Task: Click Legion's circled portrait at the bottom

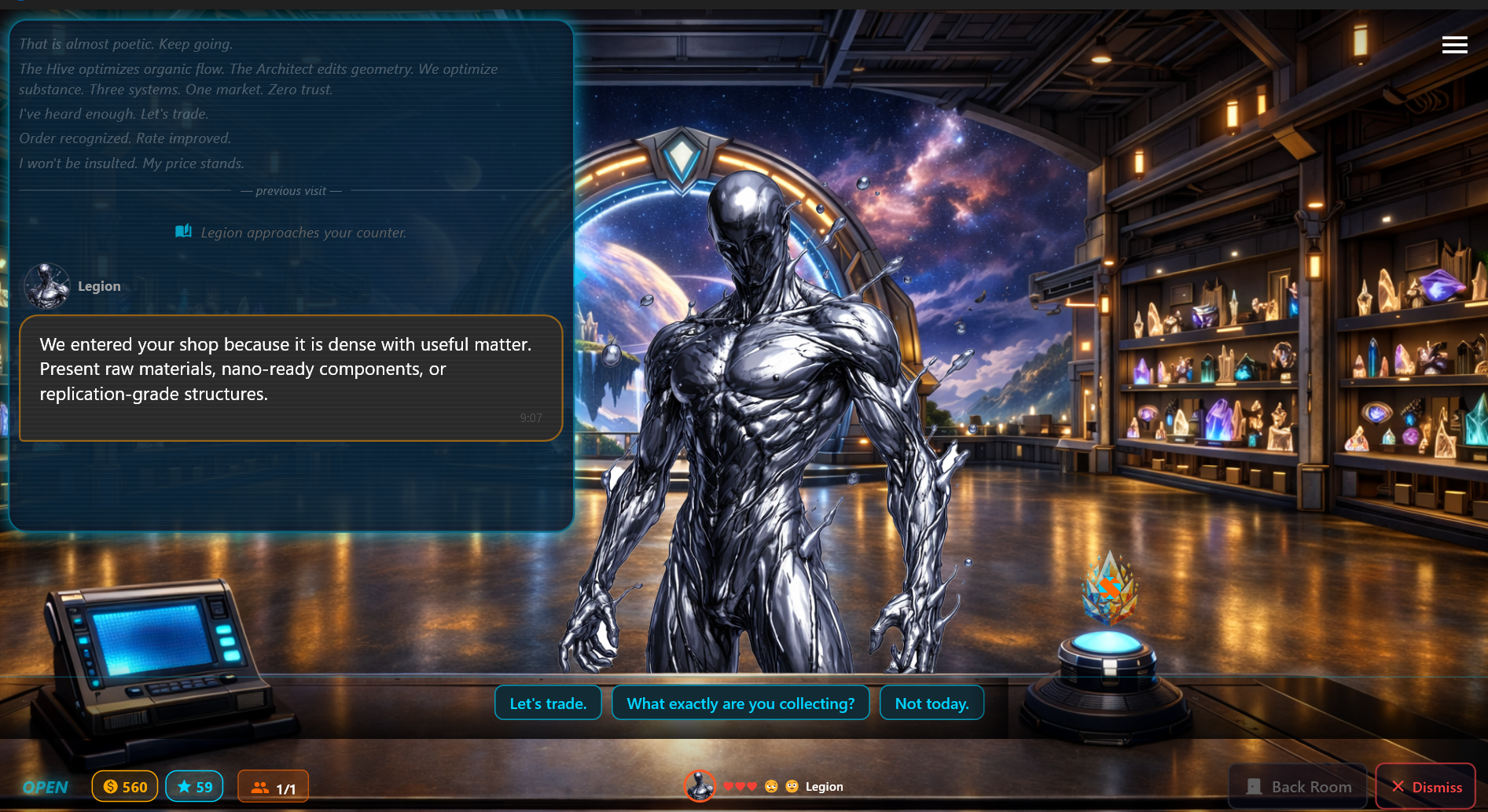Action: point(700,785)
